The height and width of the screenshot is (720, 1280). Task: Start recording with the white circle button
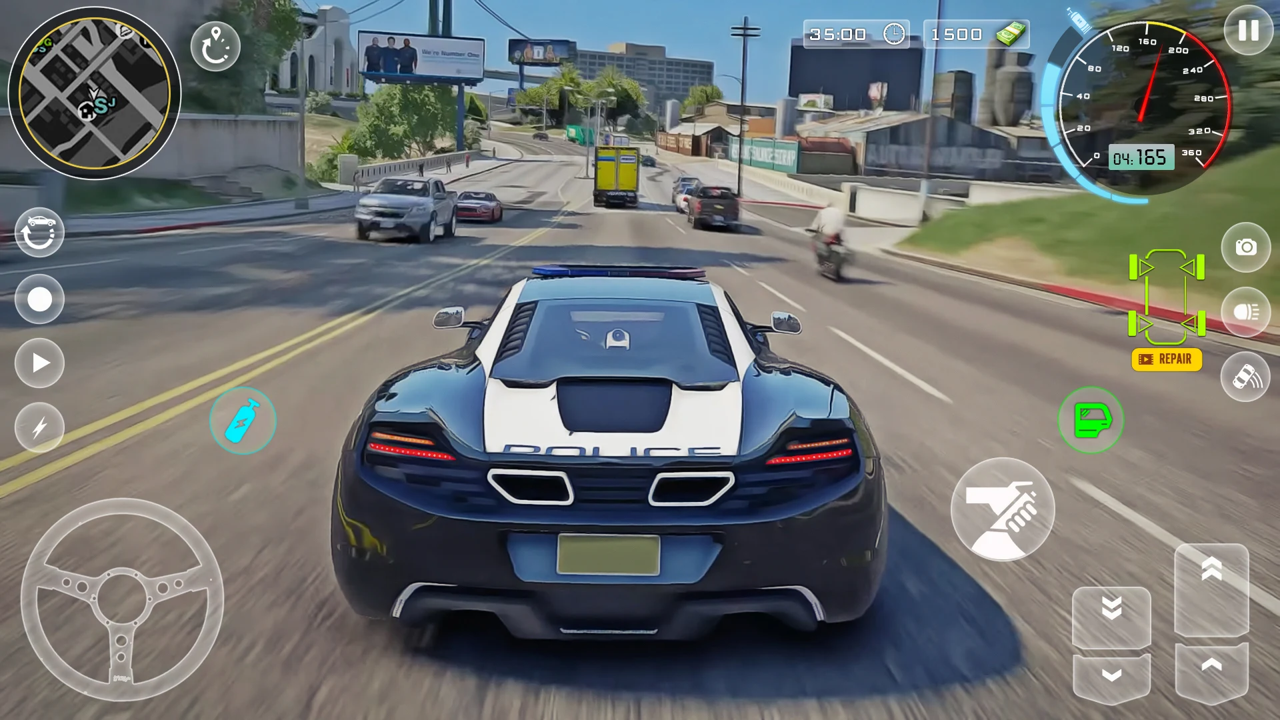pyautogui.click(x=39, y=300)
